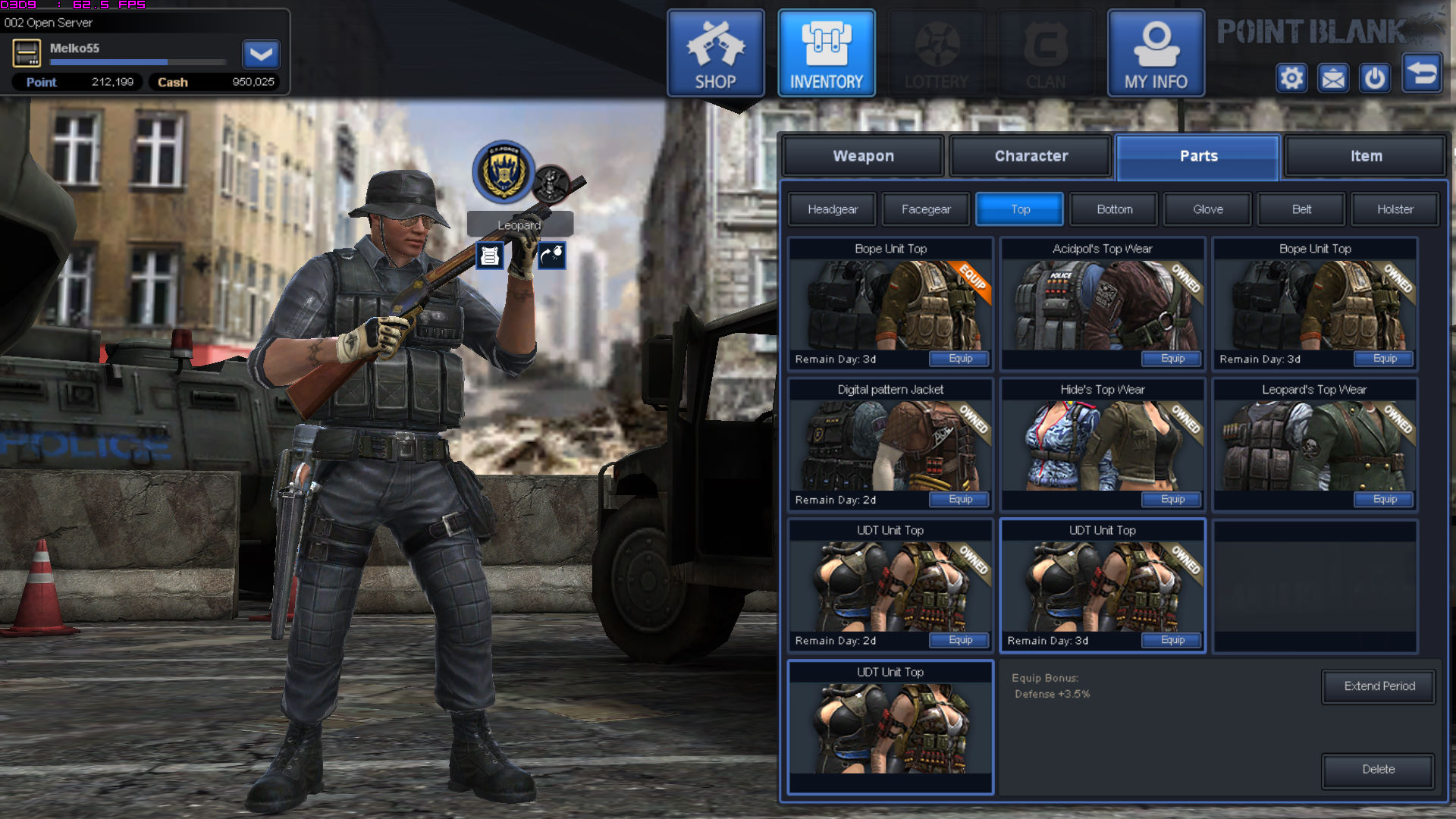Click the Extend Period button
This screenshot has width=1456, height=819.
1379,686
